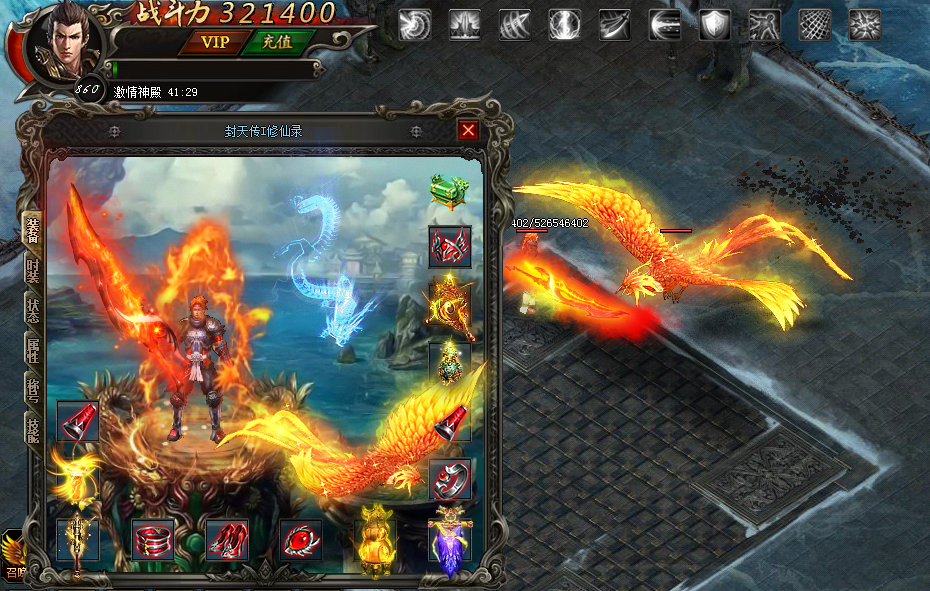Switch to the 技能 skills tab

(x=32, y=428)
